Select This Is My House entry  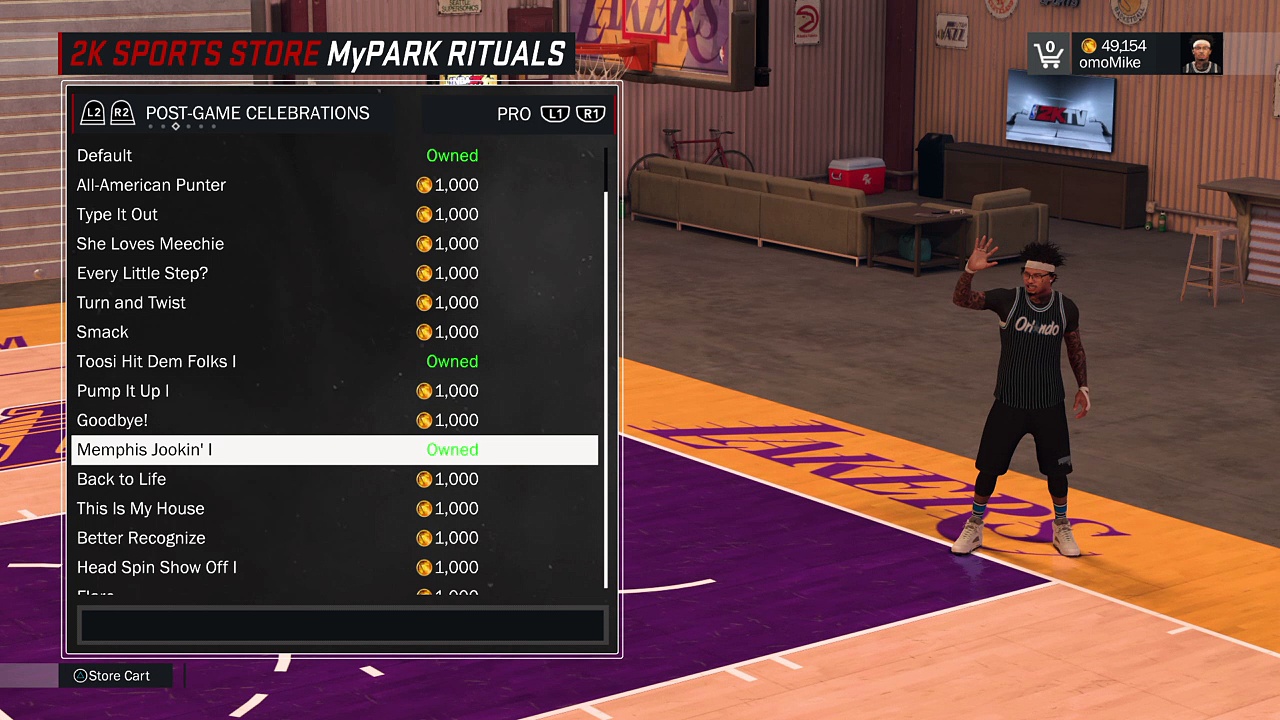click(x=140, y=509)
